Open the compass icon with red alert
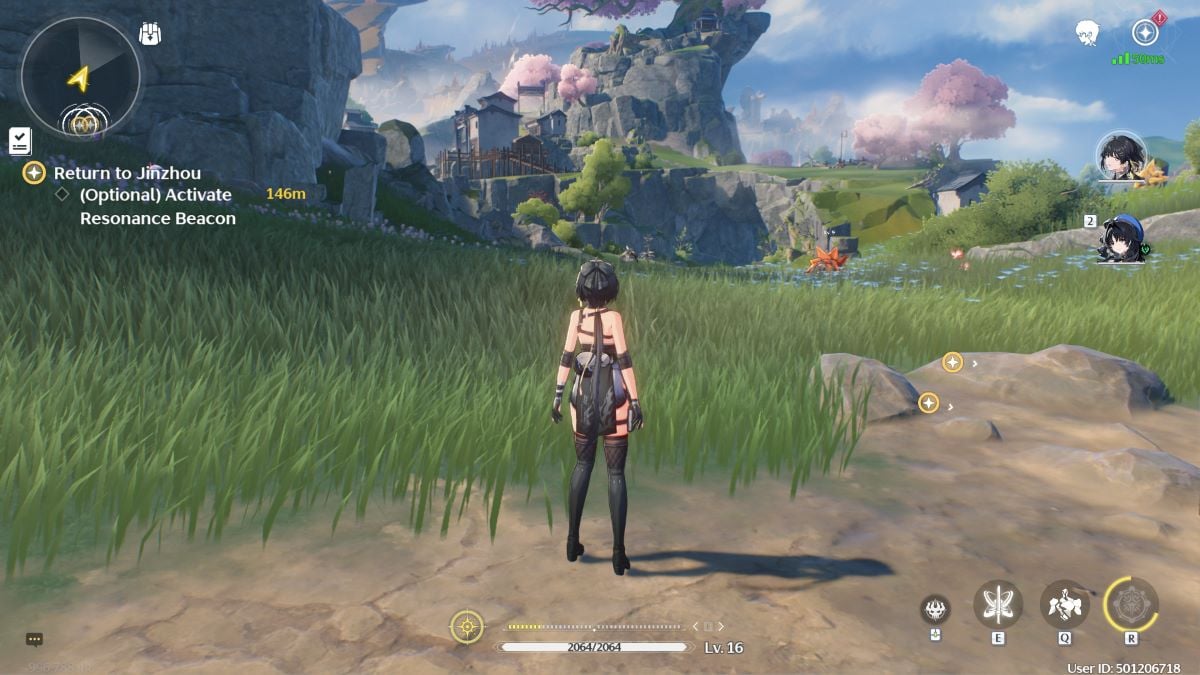This screenshot has width=1200, height=675. (1145, 32)
